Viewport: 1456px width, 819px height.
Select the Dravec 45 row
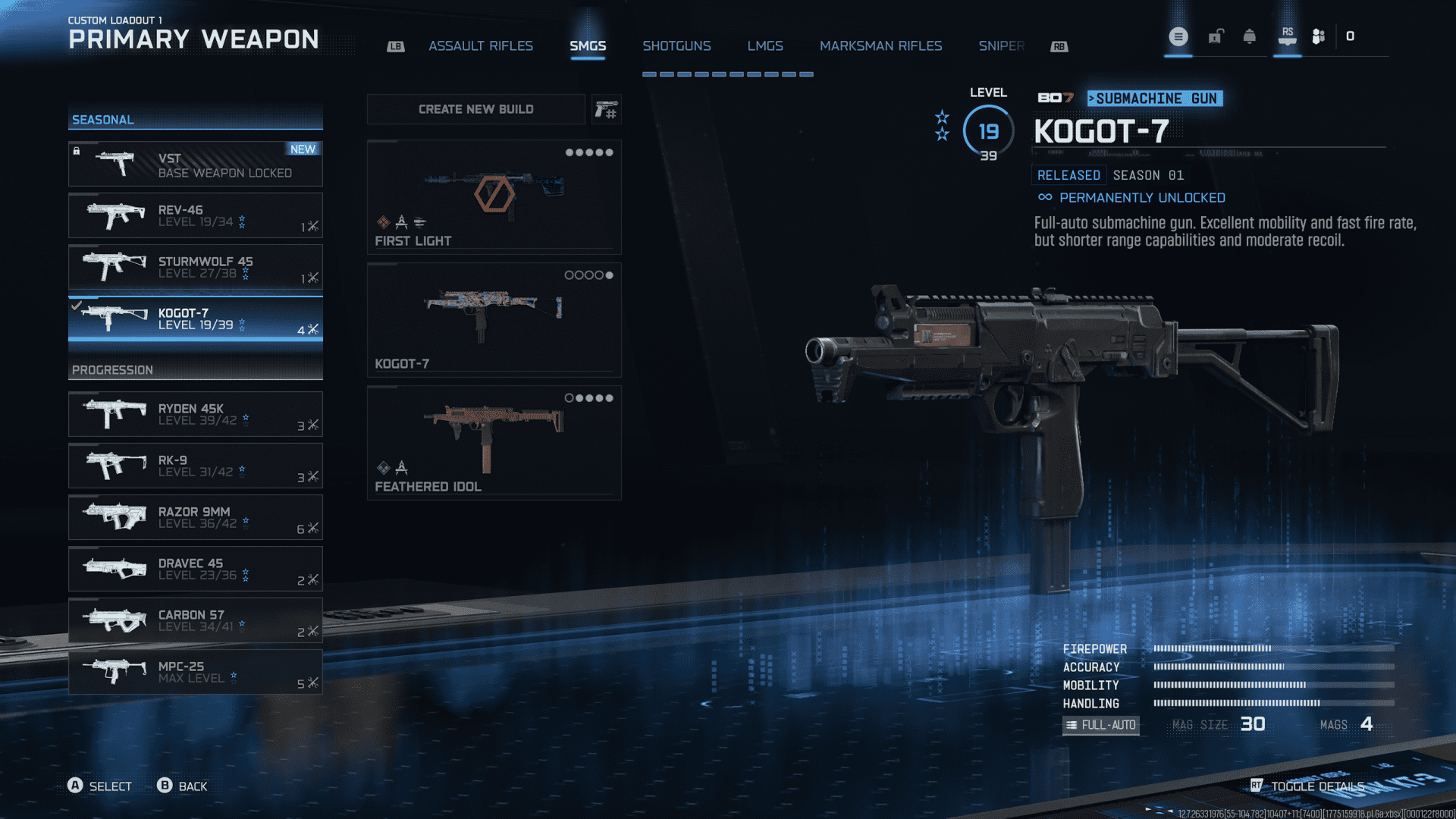coord(196,569)
